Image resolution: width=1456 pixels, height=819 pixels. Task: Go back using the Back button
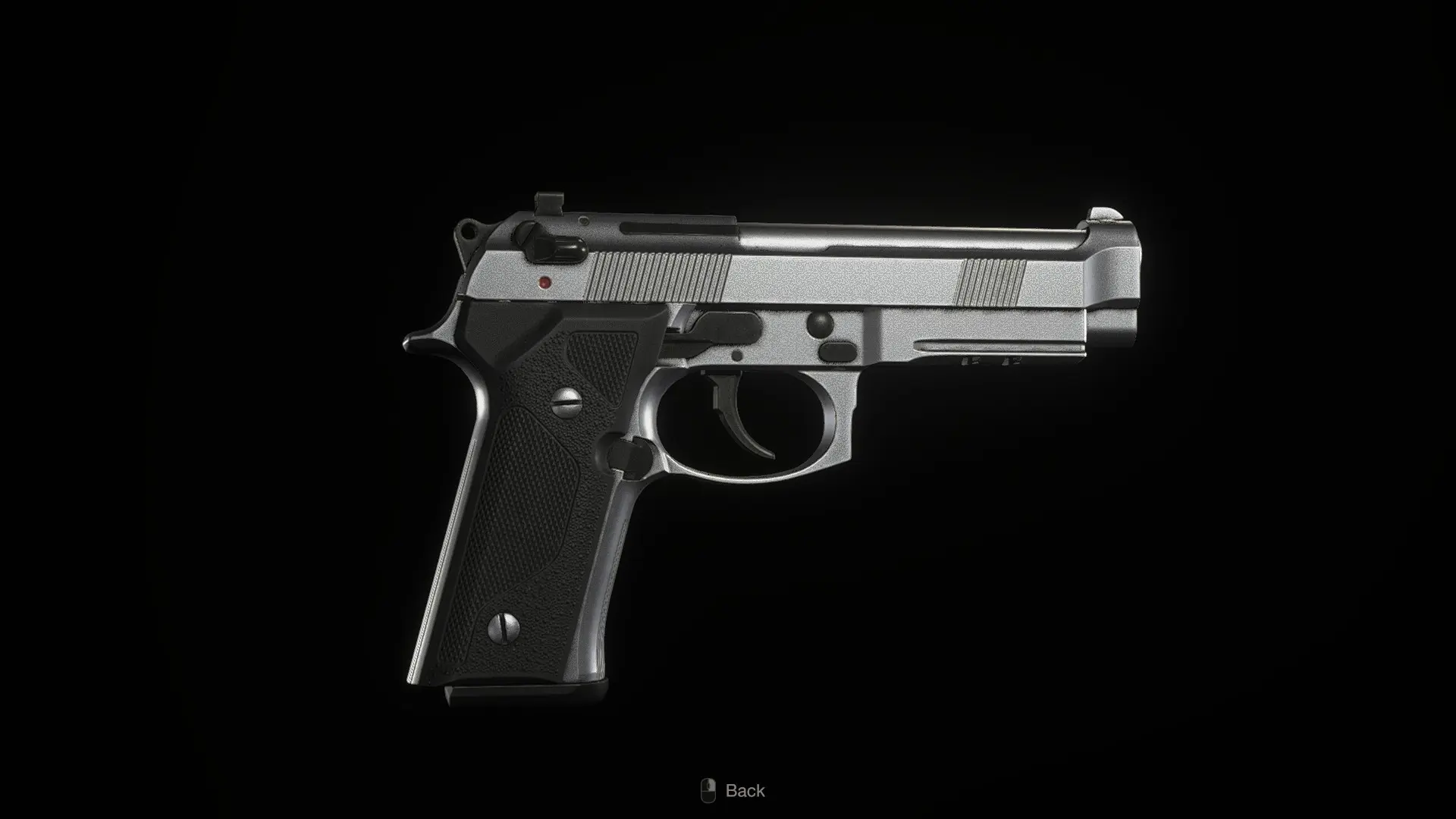click(733, 791)
